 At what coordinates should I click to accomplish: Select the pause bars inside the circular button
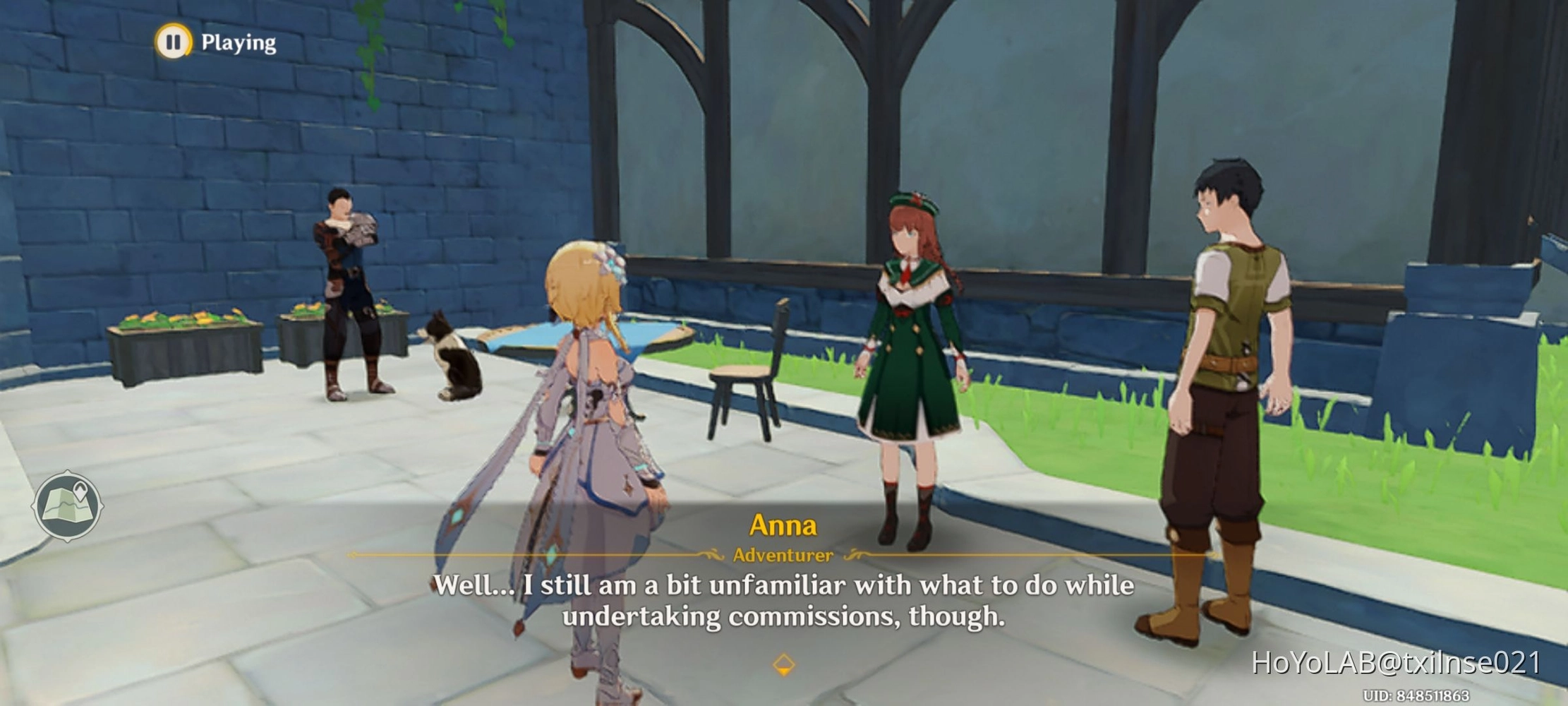[174, 42]
